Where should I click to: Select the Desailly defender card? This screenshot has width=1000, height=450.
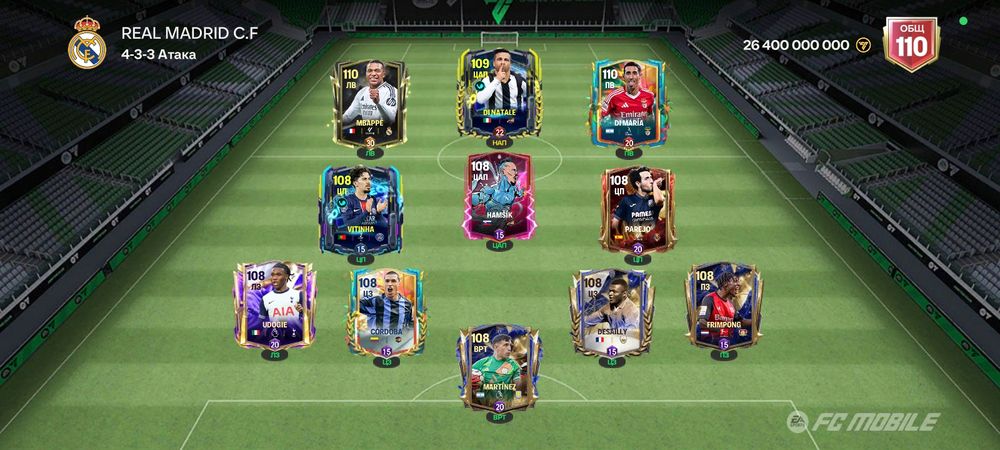pyautogui.click(x=611, y=310)
